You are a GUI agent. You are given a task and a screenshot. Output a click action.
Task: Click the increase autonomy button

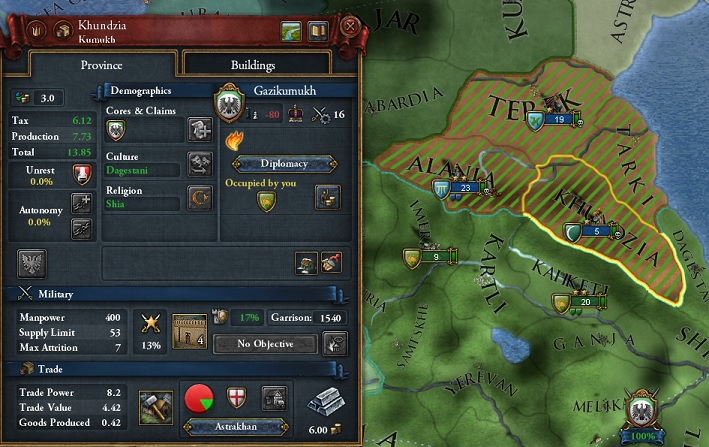pyautogui.click(x=81, y=202)
